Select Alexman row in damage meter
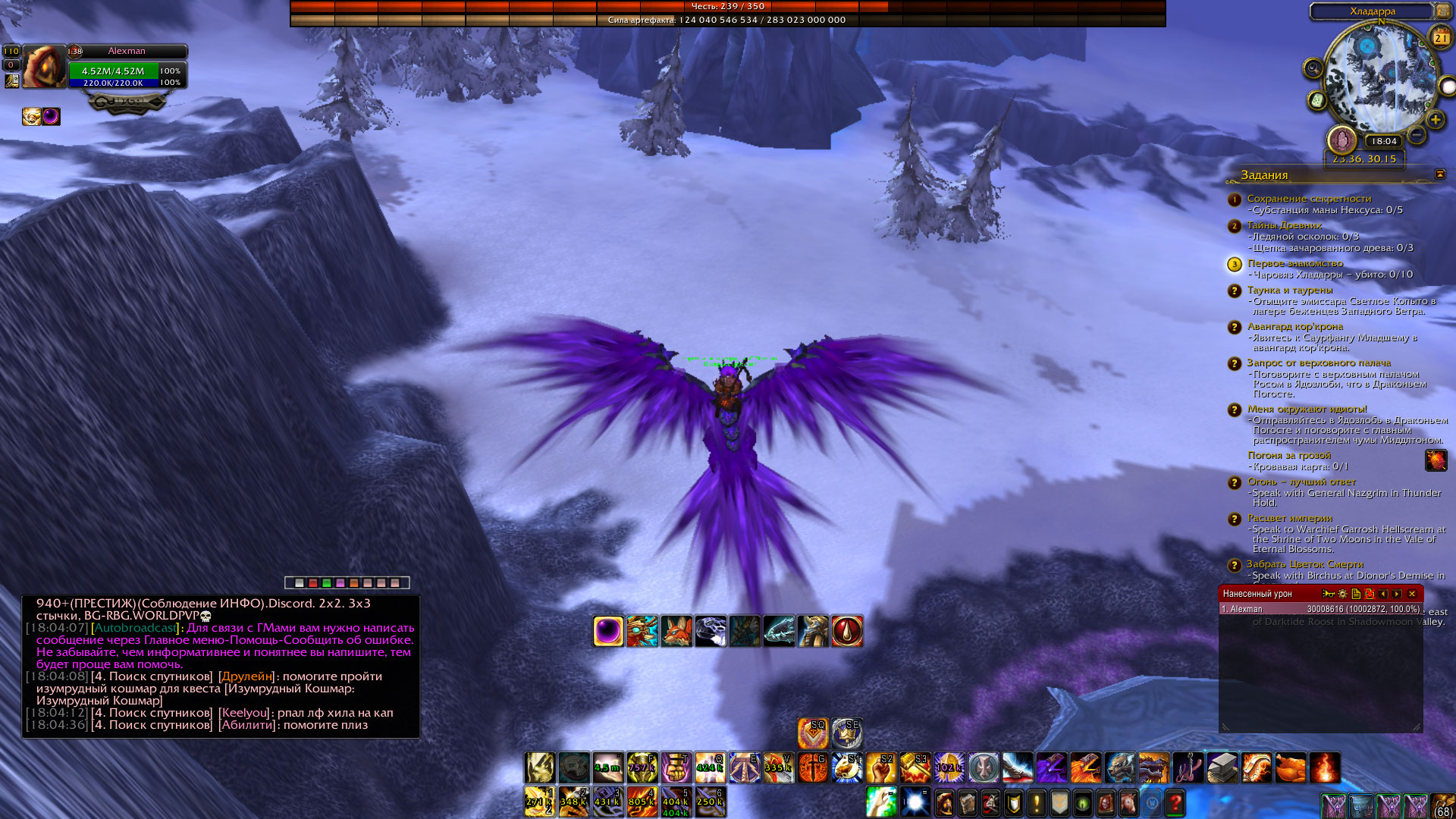This screenshot has width=1456, height=819. [x=1319, y=609]
